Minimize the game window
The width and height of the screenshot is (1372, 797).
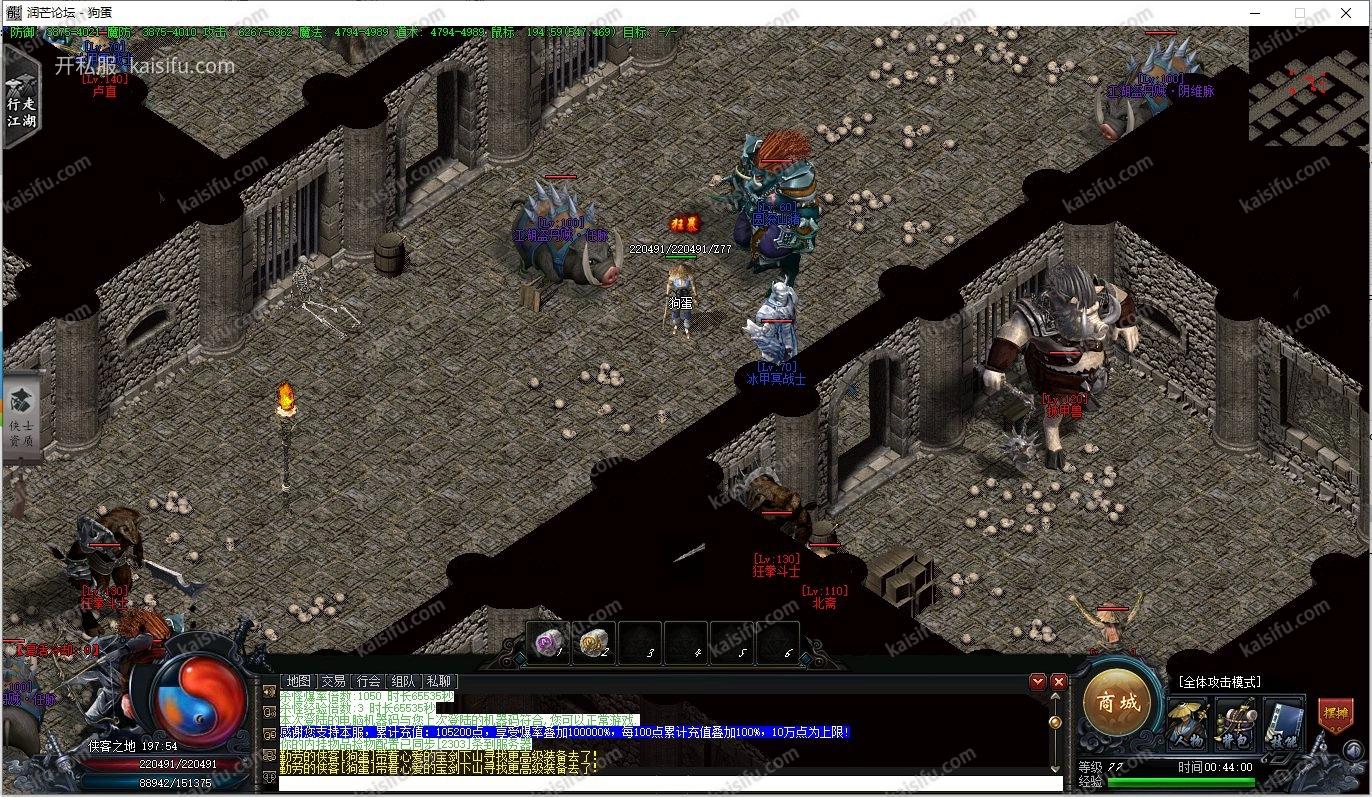[x=1254, y=13]
